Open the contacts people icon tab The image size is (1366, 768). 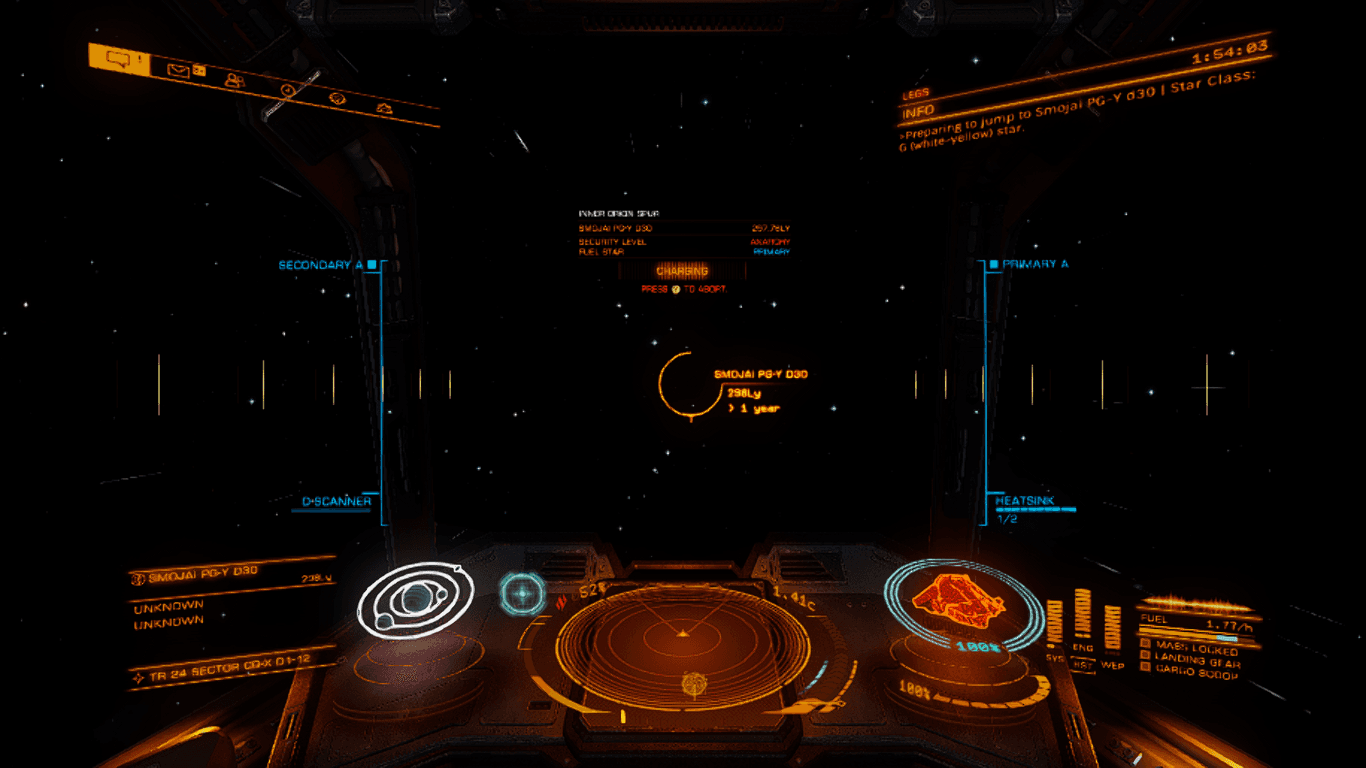[x=235, y=81]
